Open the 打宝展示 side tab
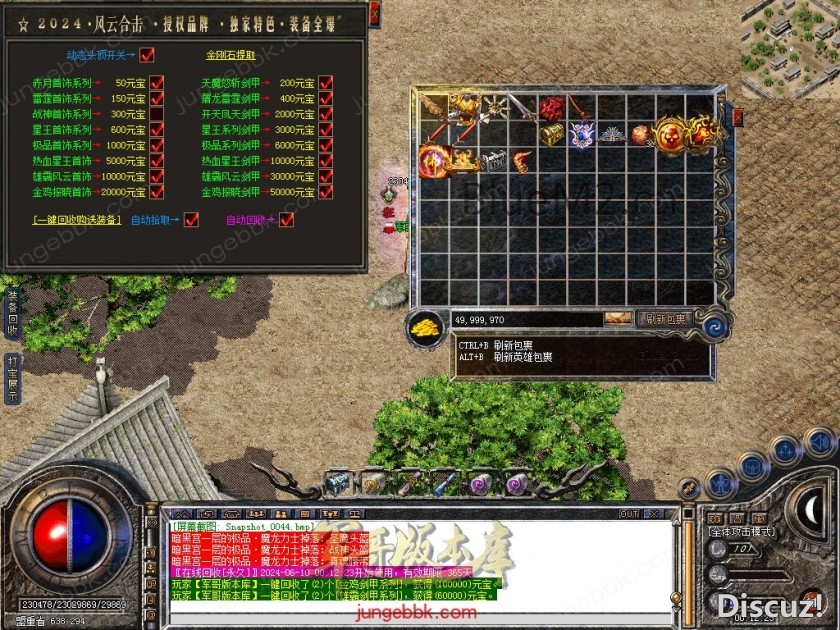This screenshot has width=840, height=630. (x=12, y=378)
